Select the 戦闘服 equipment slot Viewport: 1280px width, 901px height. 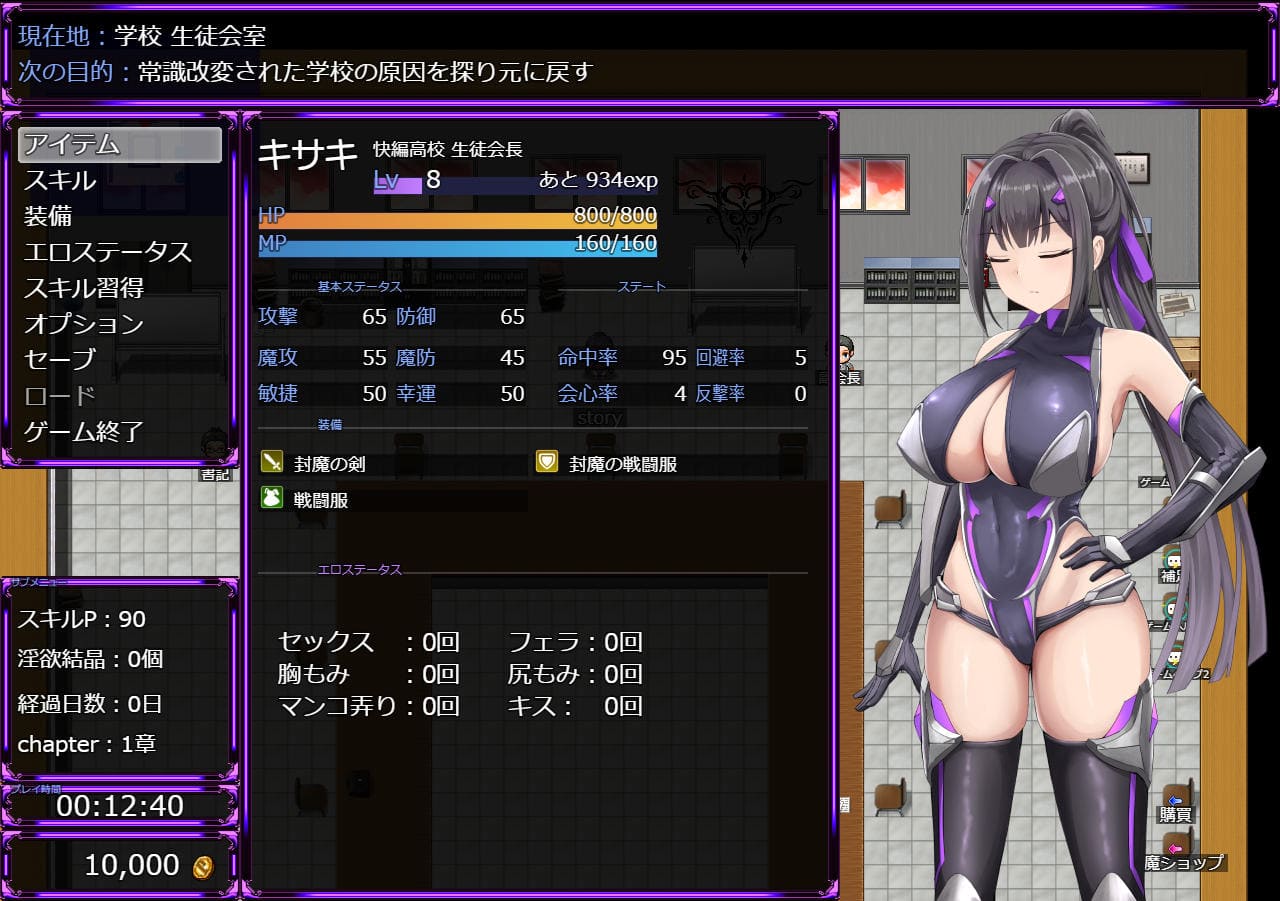pyautogui.click(x=320, y=500)
